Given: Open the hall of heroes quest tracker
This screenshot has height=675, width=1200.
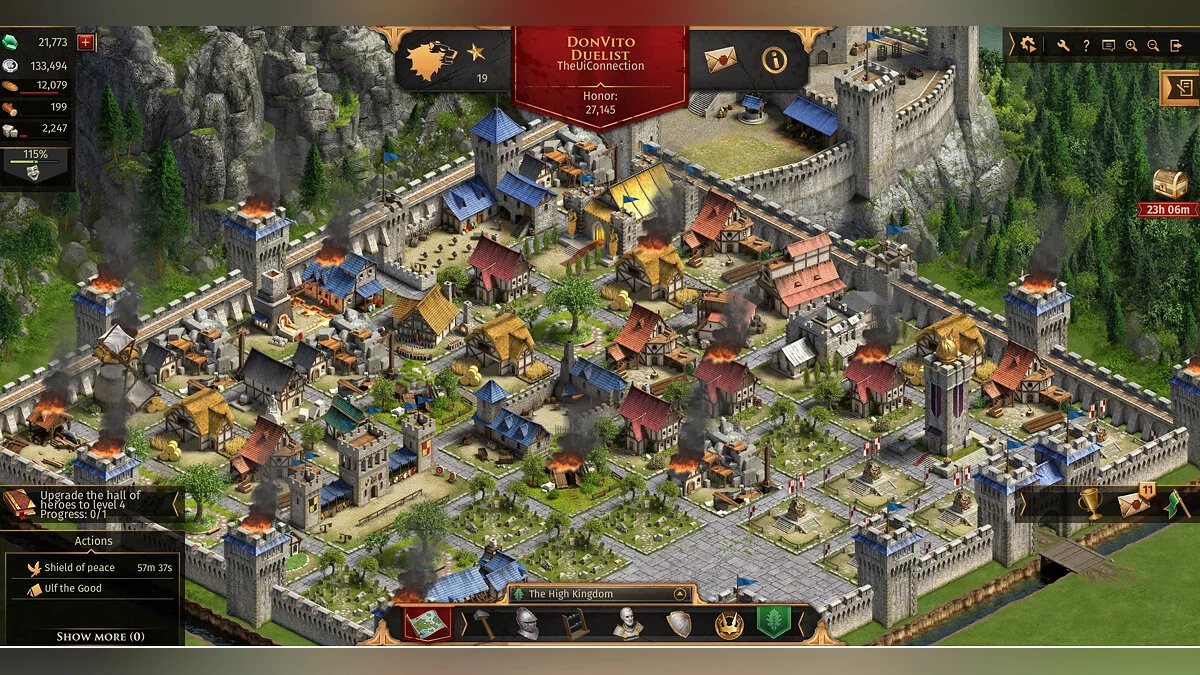Looking at the screenshot, I should [91, 503].
